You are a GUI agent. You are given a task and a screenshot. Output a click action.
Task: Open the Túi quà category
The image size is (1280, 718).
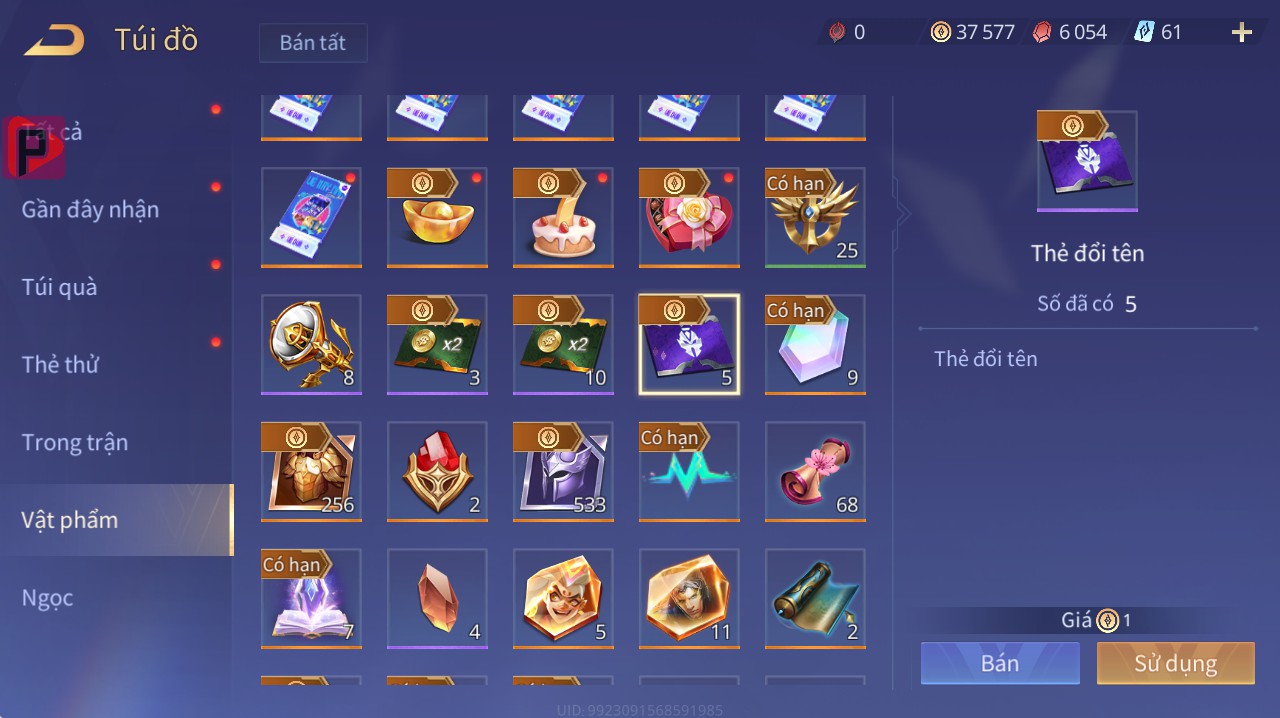[x=60, y=288]
